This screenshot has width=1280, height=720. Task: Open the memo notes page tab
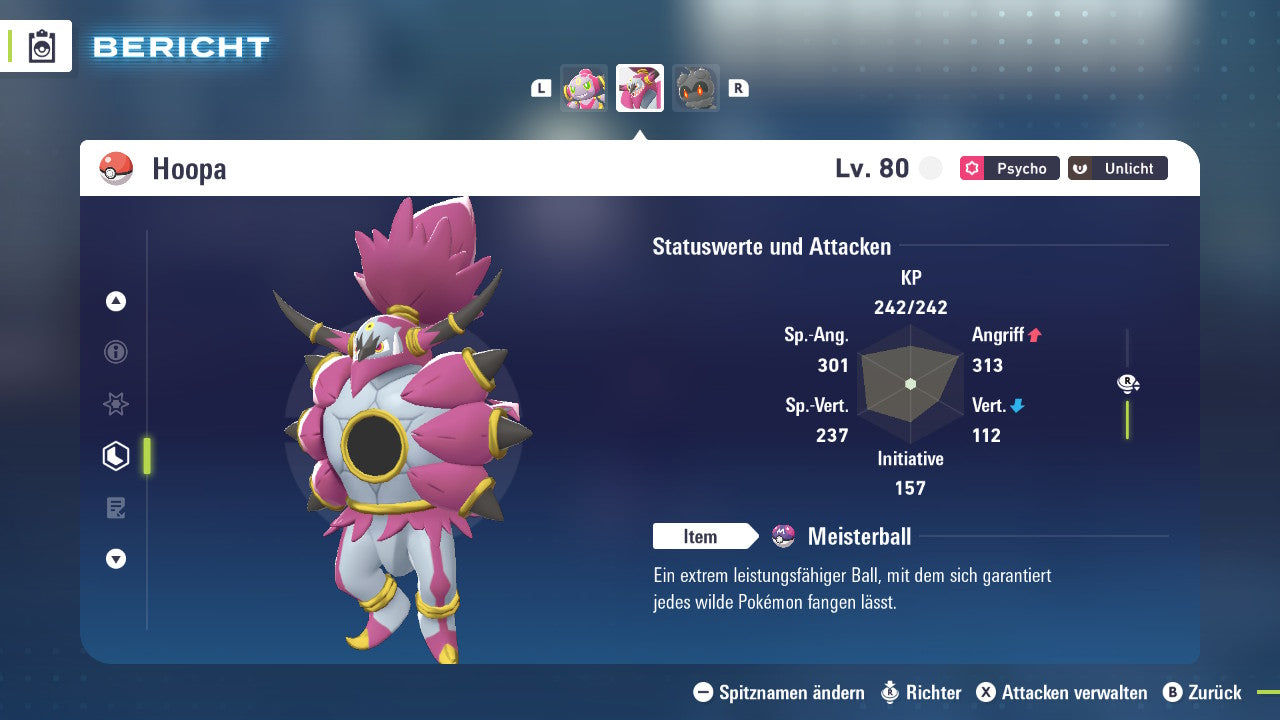[116, 508]
